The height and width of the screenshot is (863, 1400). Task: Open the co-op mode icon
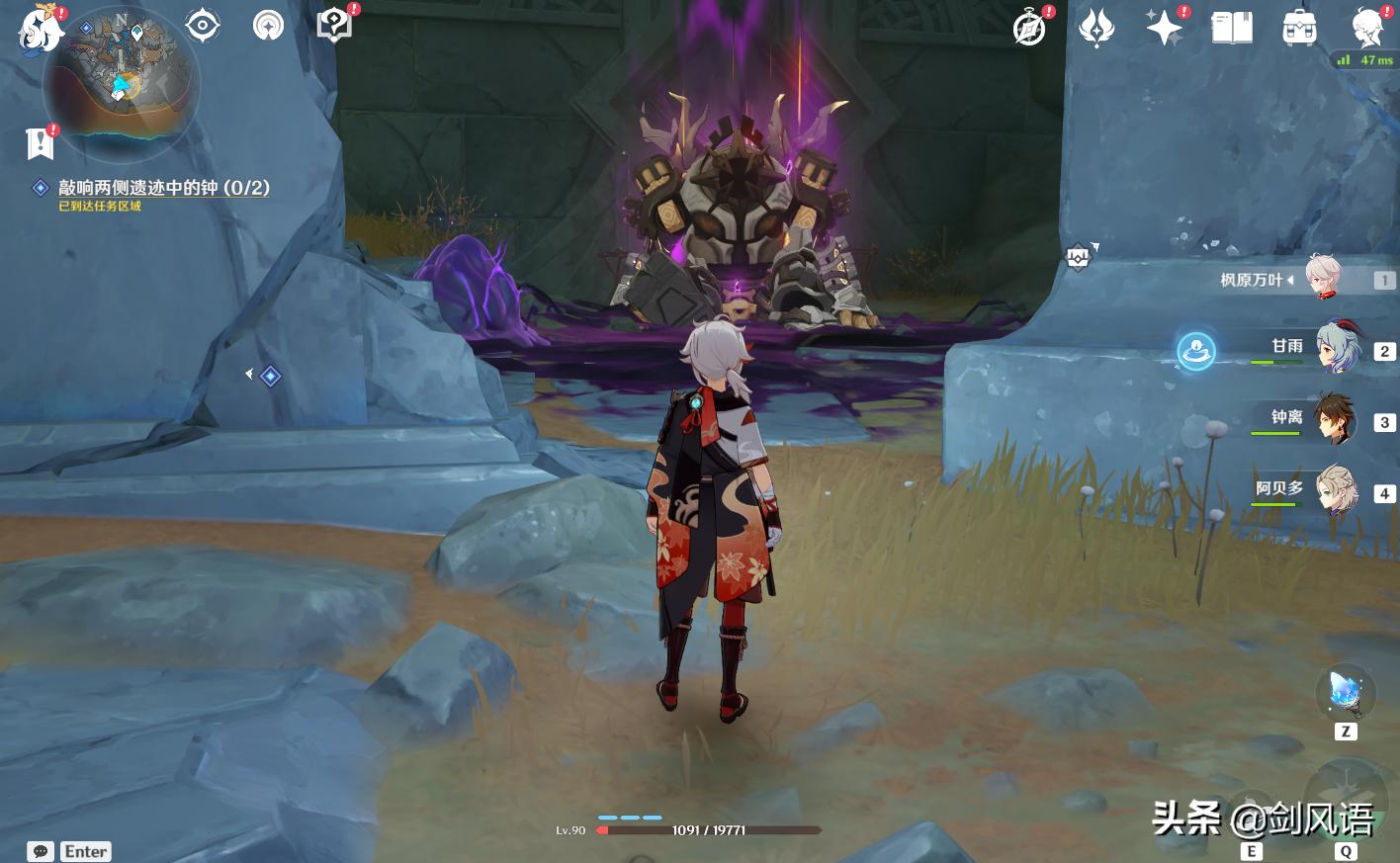tap(268, 26)
